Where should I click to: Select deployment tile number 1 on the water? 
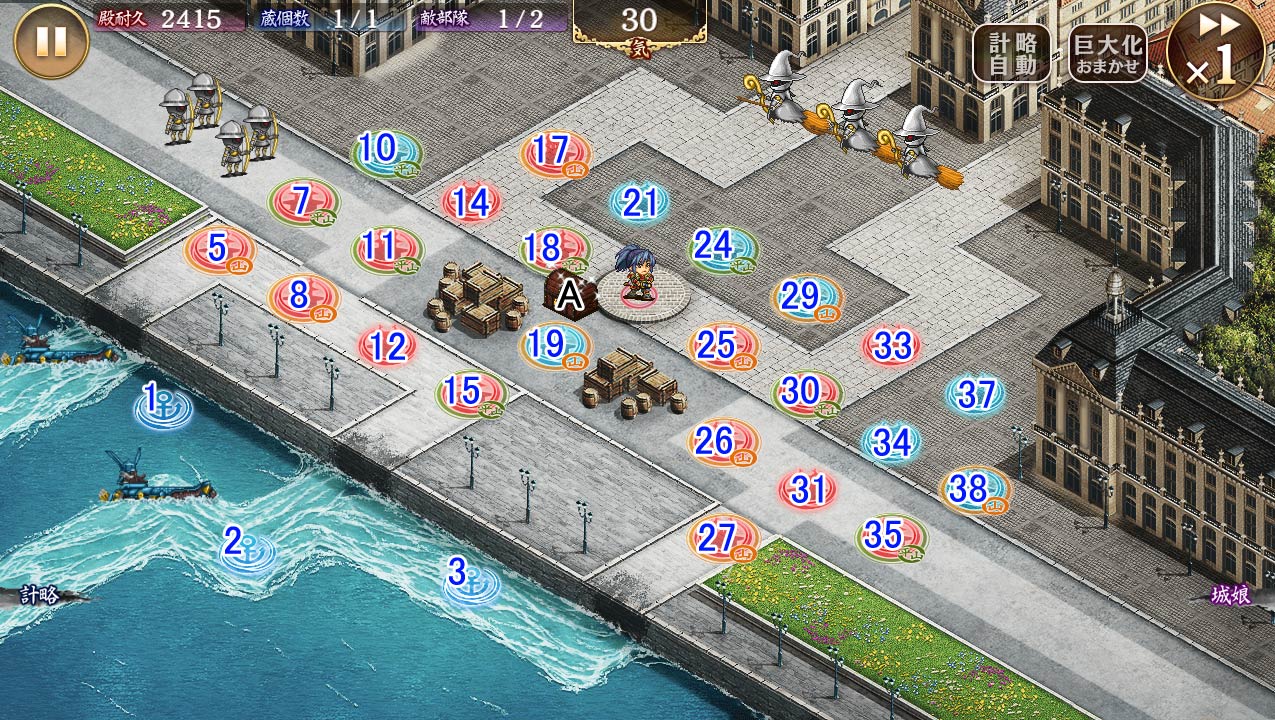click(x=162, y=405)
